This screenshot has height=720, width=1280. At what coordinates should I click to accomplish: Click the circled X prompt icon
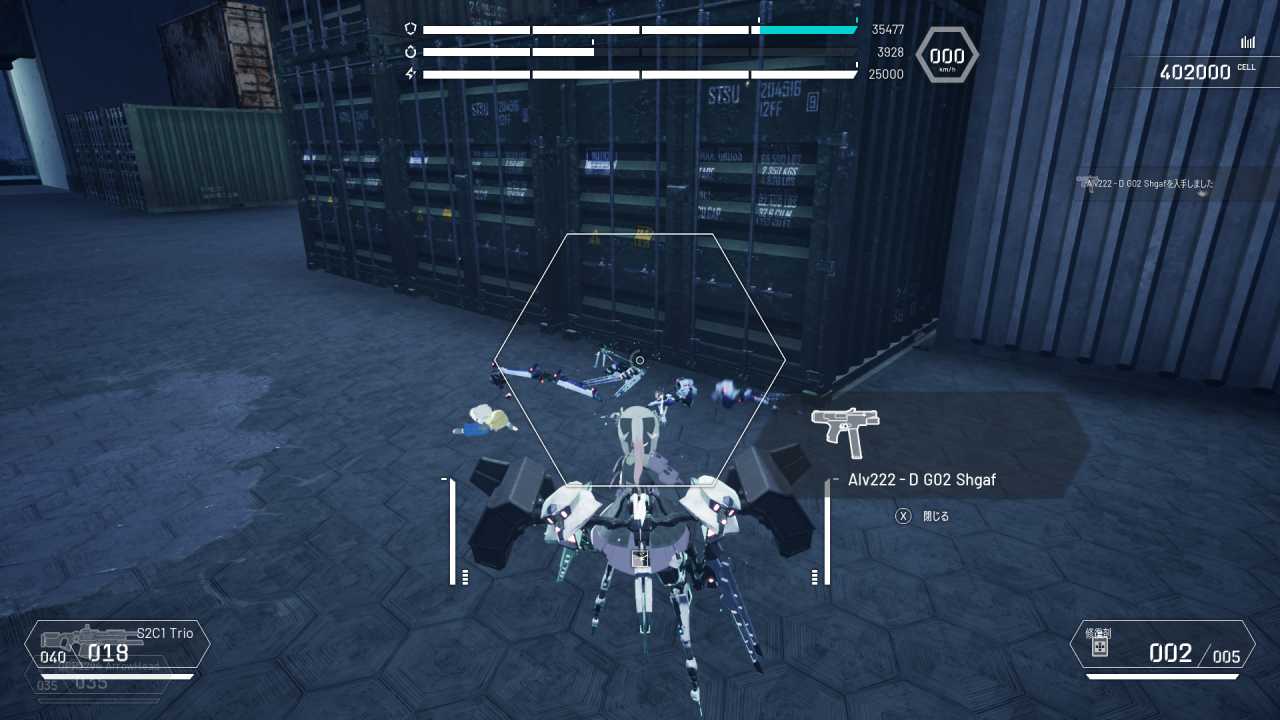[x=903, y=515]
